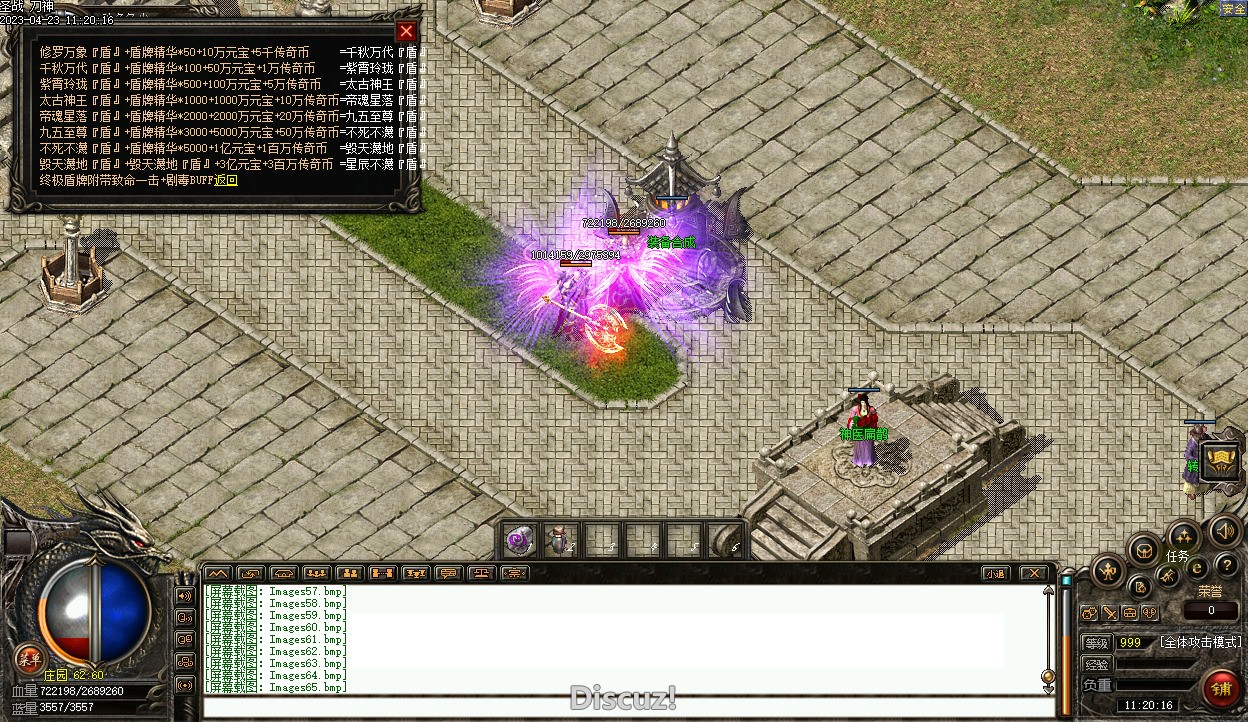
Task: Click the 等级 level button
Action: pyautogui.click(x=1096, y=643)
